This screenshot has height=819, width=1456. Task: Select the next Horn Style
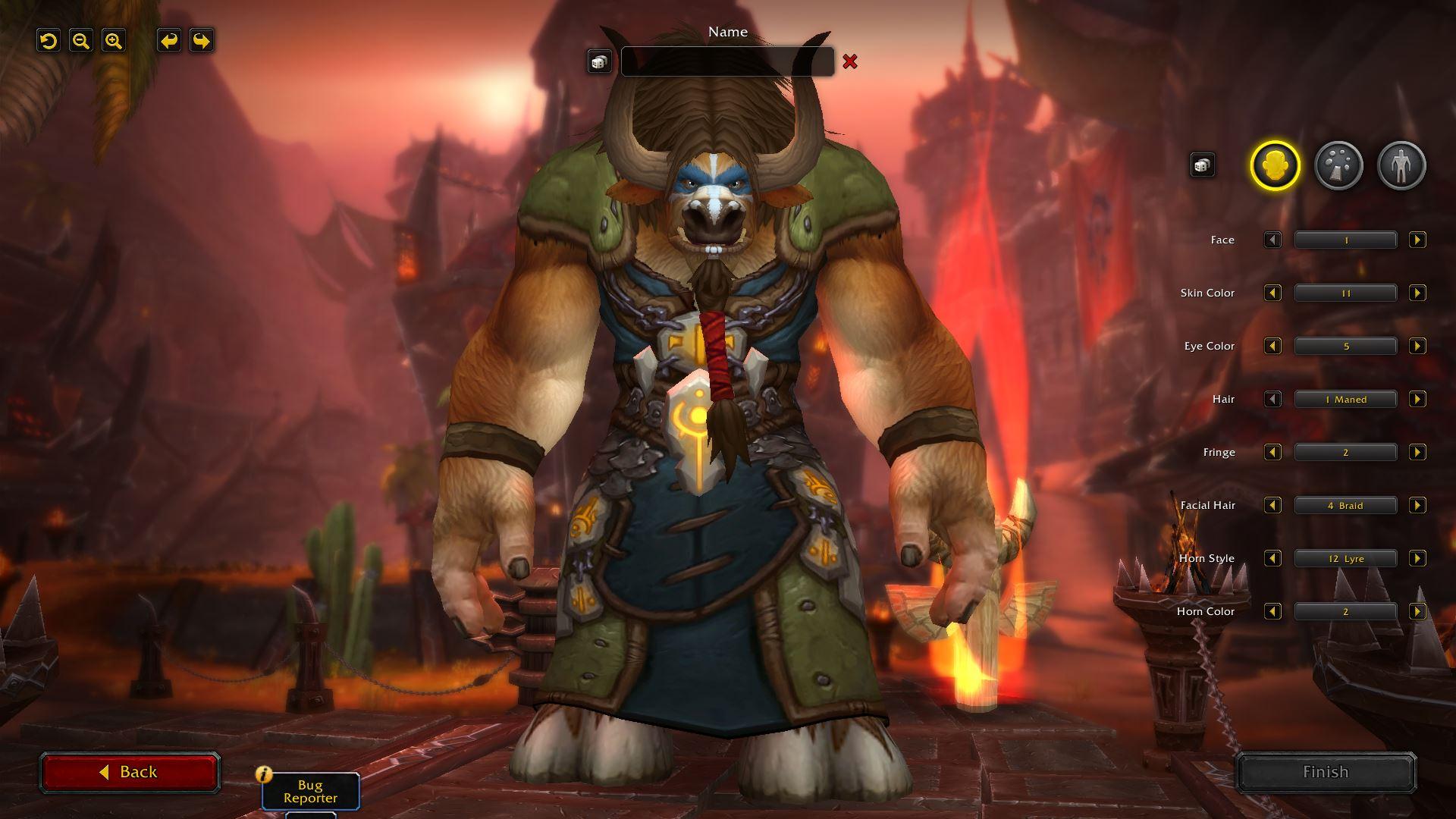[1417, 558]
